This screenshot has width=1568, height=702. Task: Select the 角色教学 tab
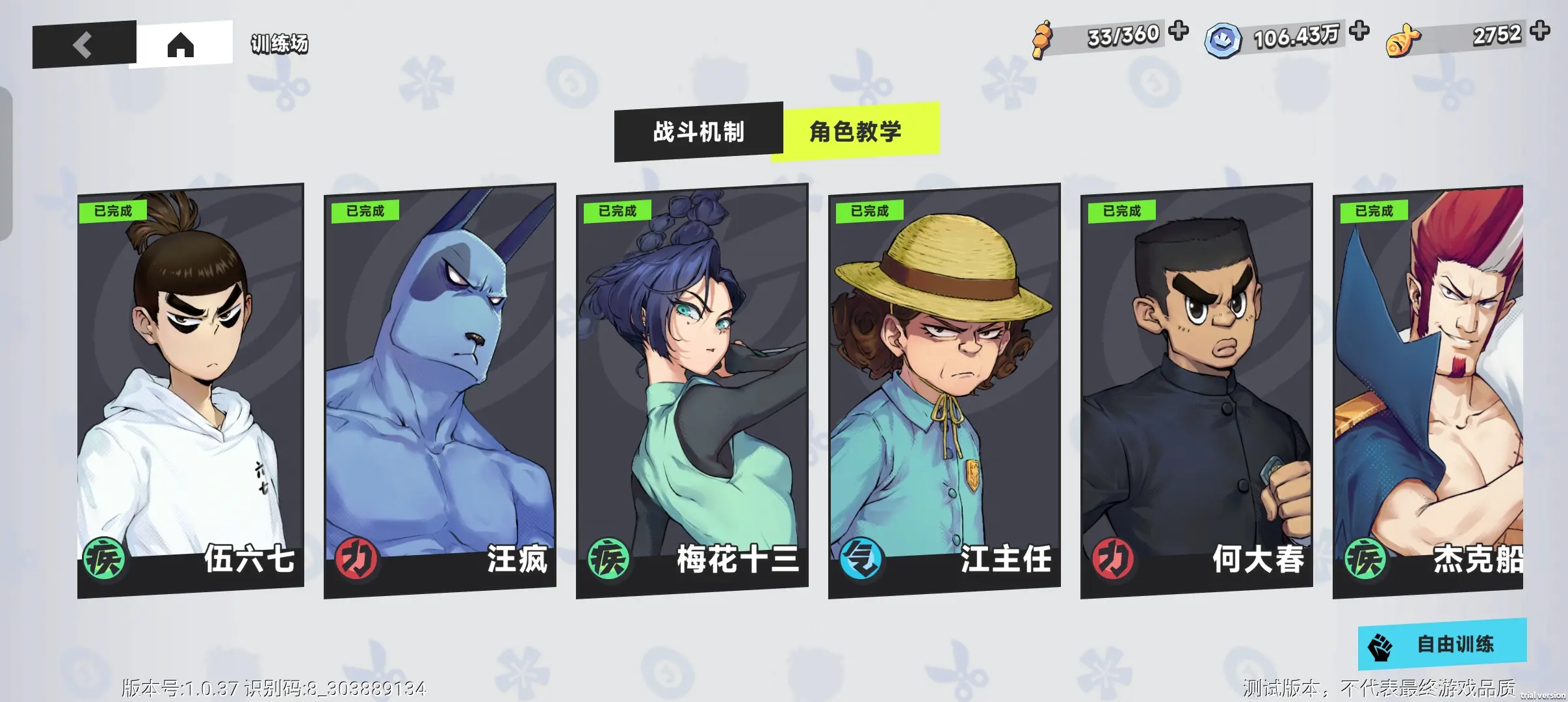[856, 131]
